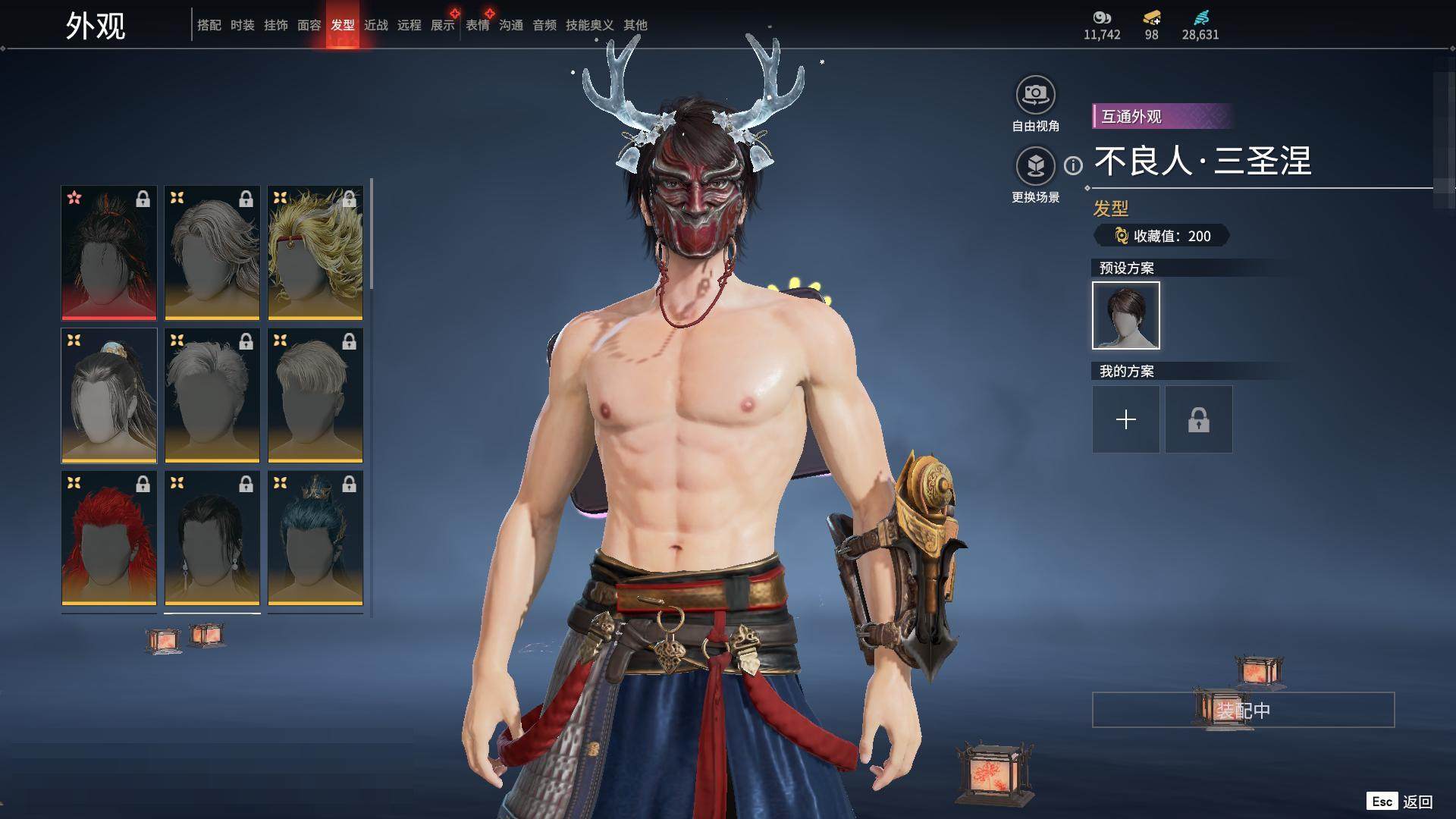Switch to the 其他 tab
This screenshot has height=819, width=1456.
tap(635, 25)
